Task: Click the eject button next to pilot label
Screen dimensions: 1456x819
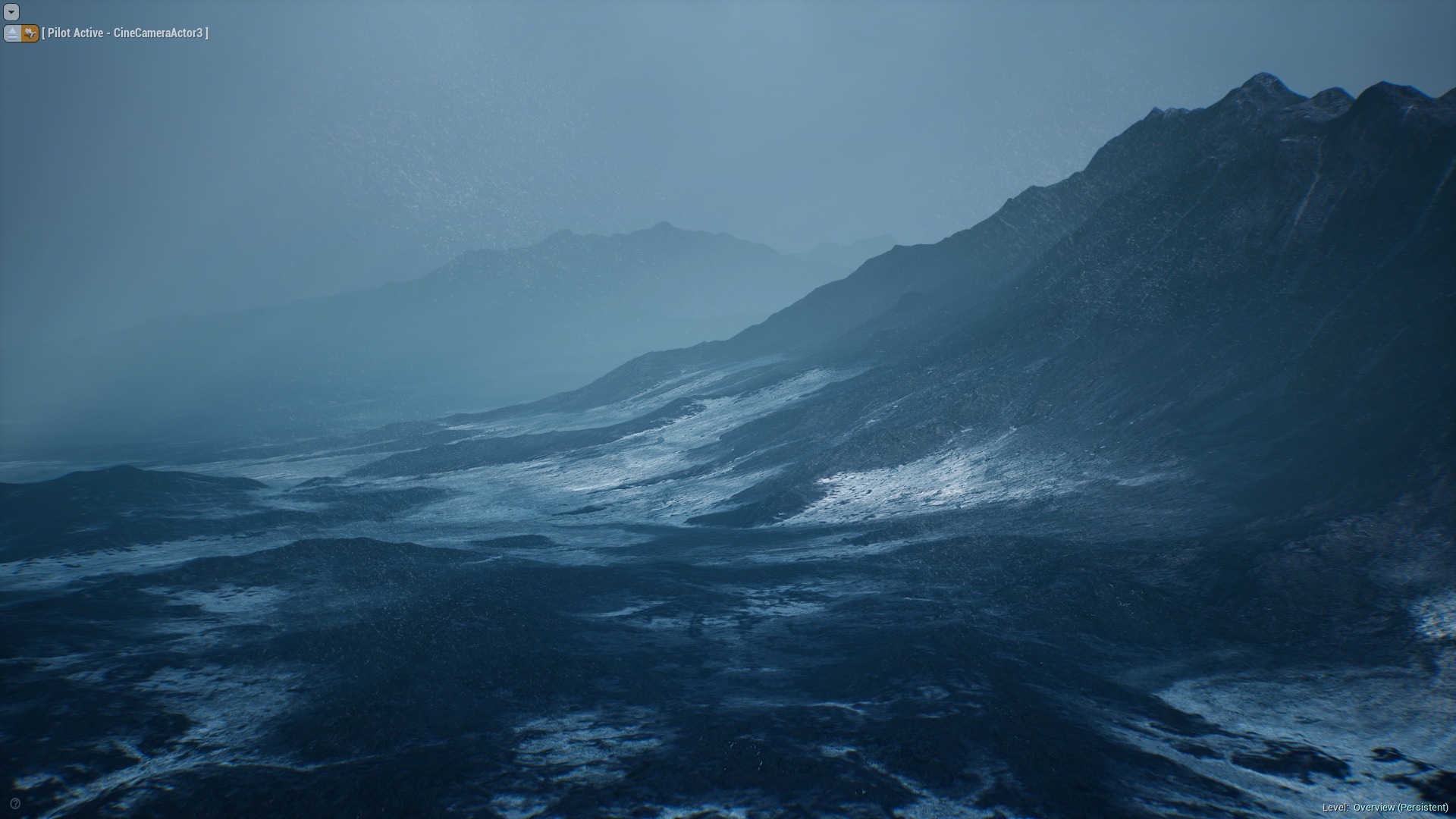Action: (x=12, y=33)
